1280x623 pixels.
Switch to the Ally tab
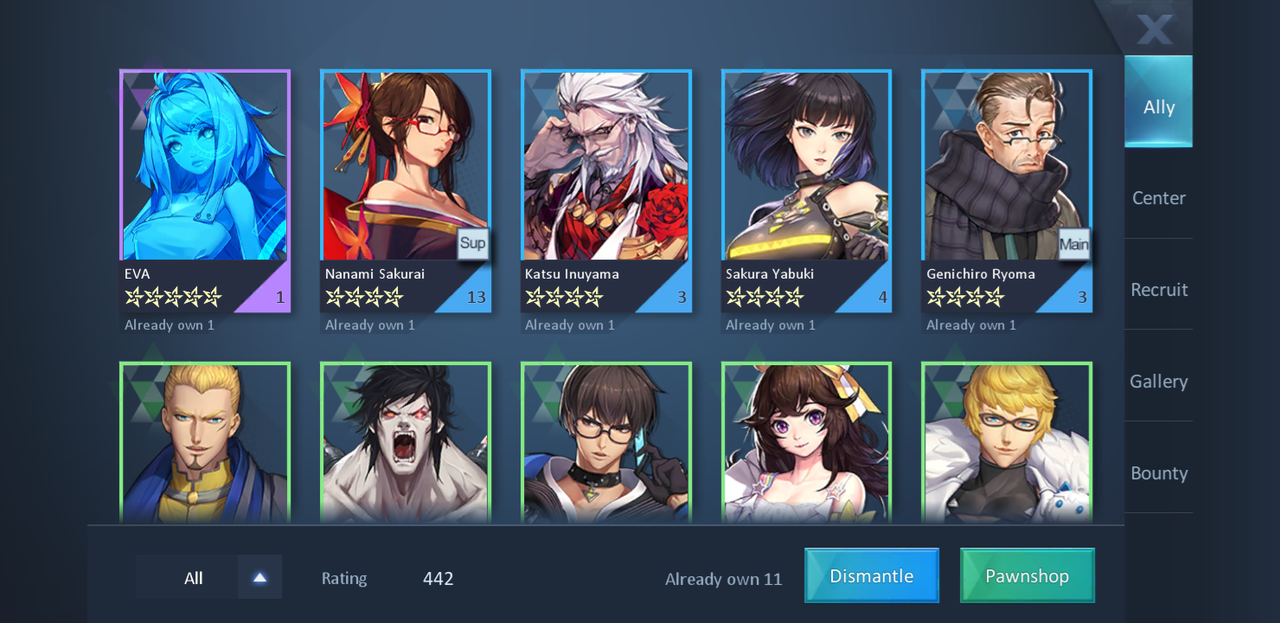pyautogui.click(x=1158, y=106)
